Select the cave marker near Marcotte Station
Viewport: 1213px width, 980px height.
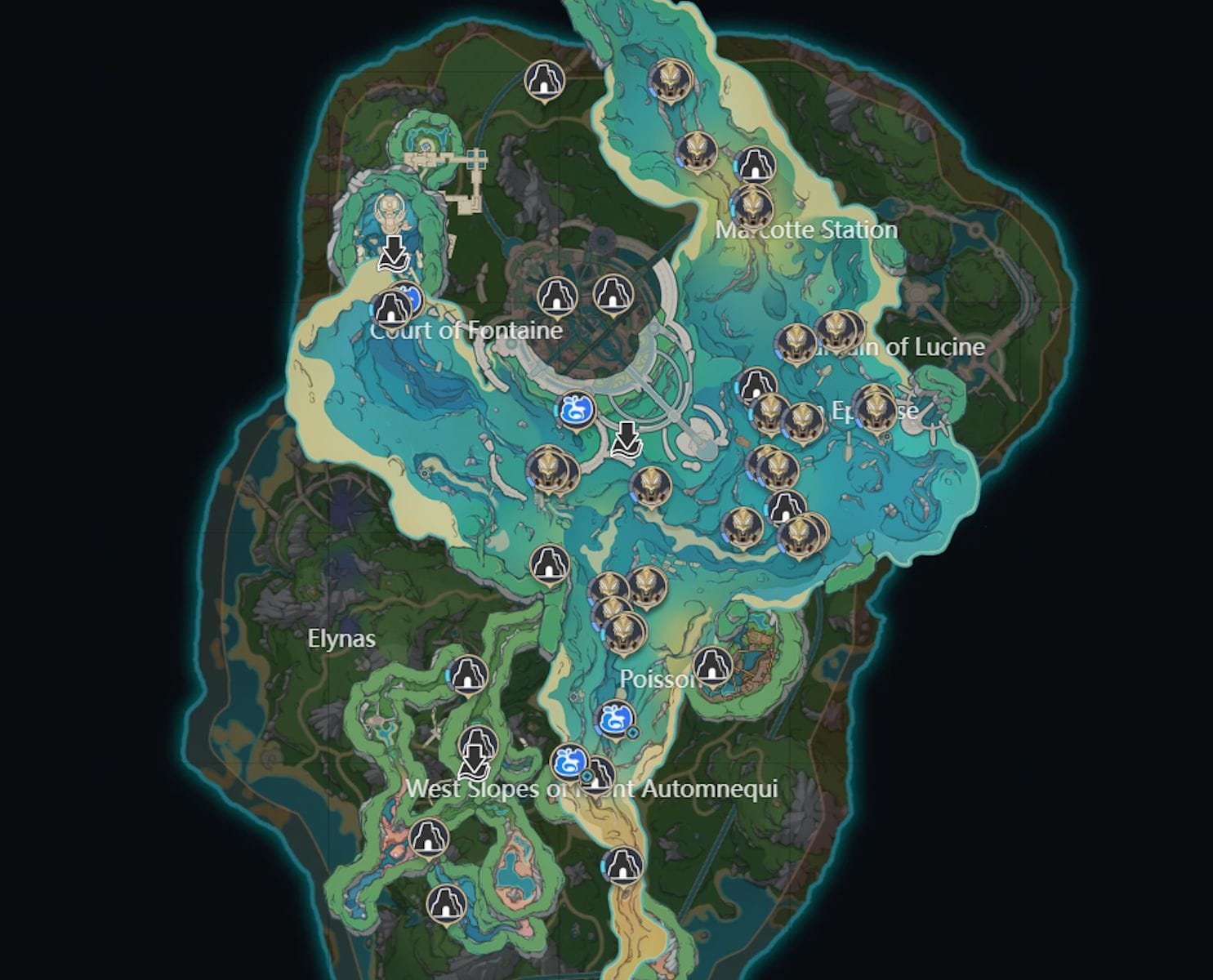pyautogui.click(x=756, y=164)
